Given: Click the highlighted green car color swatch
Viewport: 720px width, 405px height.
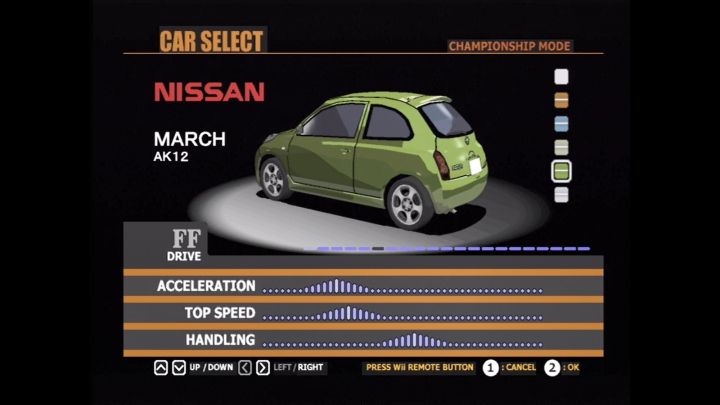Looking at the screenshot, I should 561,171.
